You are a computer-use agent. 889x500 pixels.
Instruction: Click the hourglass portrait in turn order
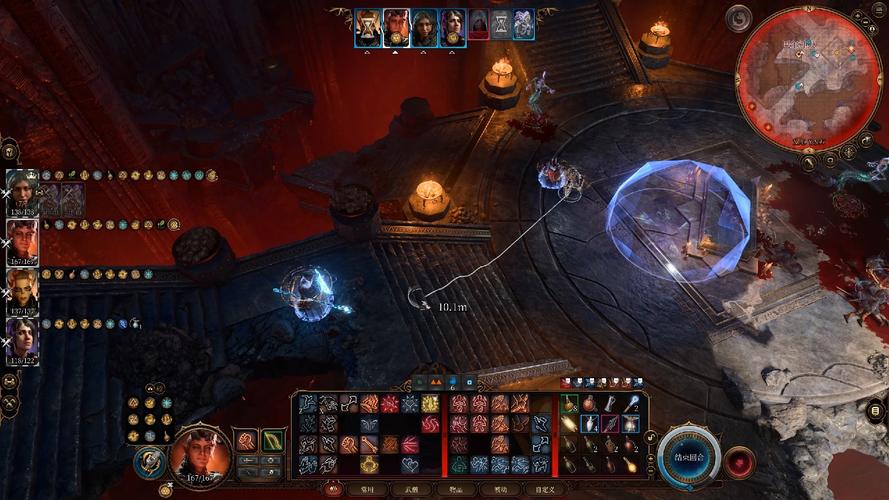(x=368, y=24)
